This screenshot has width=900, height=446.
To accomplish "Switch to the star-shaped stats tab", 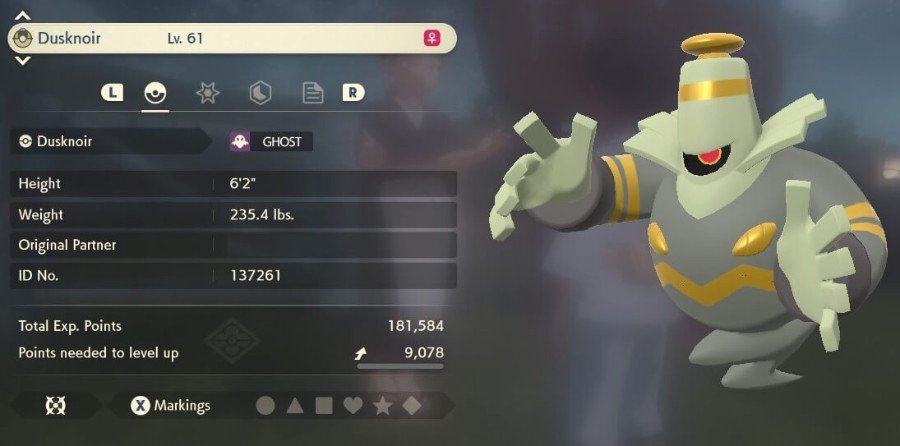I will coord(207,94).
